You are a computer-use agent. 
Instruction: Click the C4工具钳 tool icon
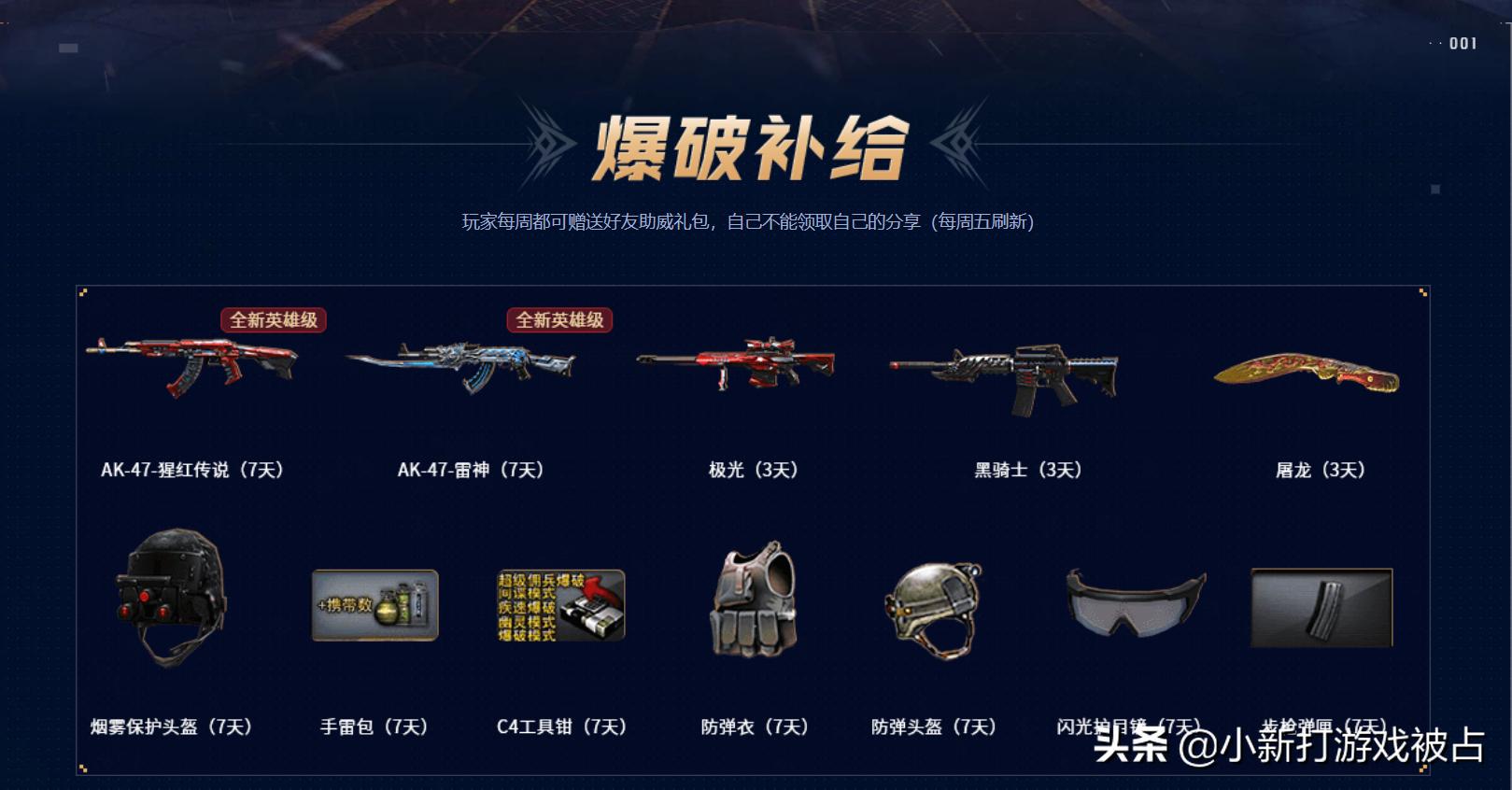pos(558,607)
